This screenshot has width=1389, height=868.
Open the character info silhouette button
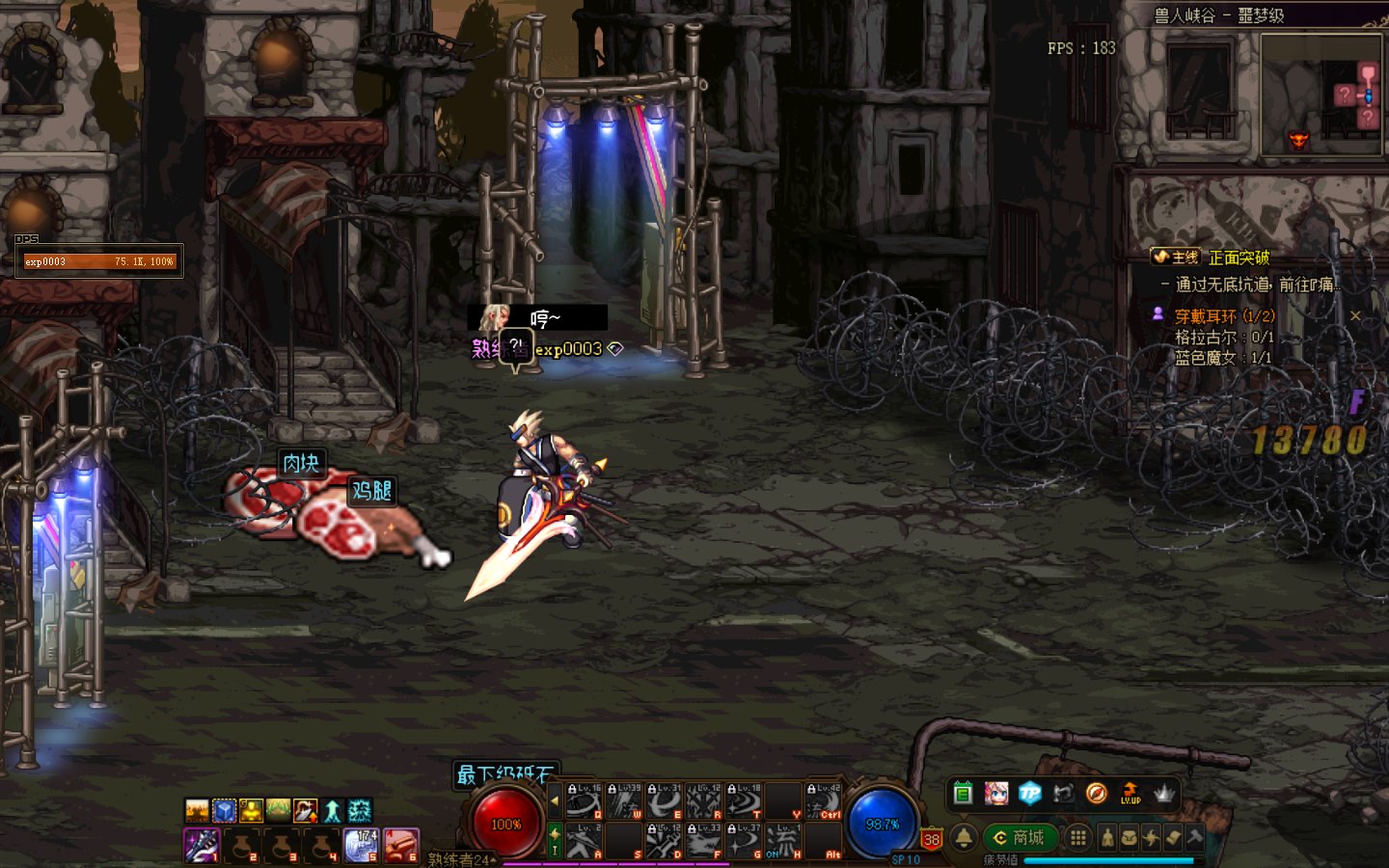pyautogui.click(x=1107, y=837)
